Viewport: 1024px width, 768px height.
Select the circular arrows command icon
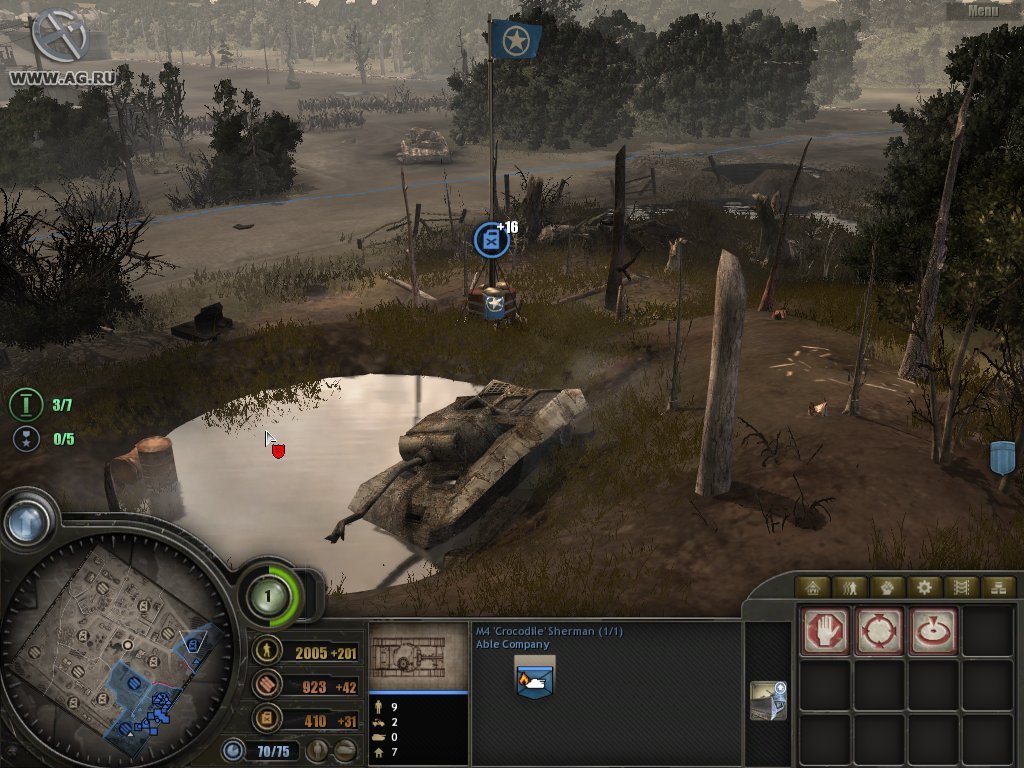pyautogui.click(x=879, y=631)
